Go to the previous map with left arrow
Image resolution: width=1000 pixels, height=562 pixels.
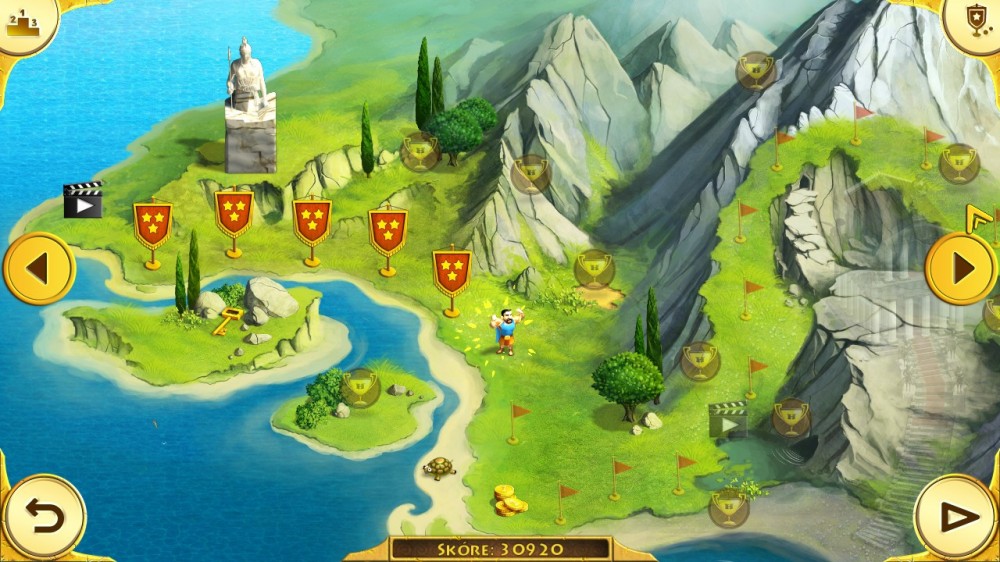pos(38,268)
